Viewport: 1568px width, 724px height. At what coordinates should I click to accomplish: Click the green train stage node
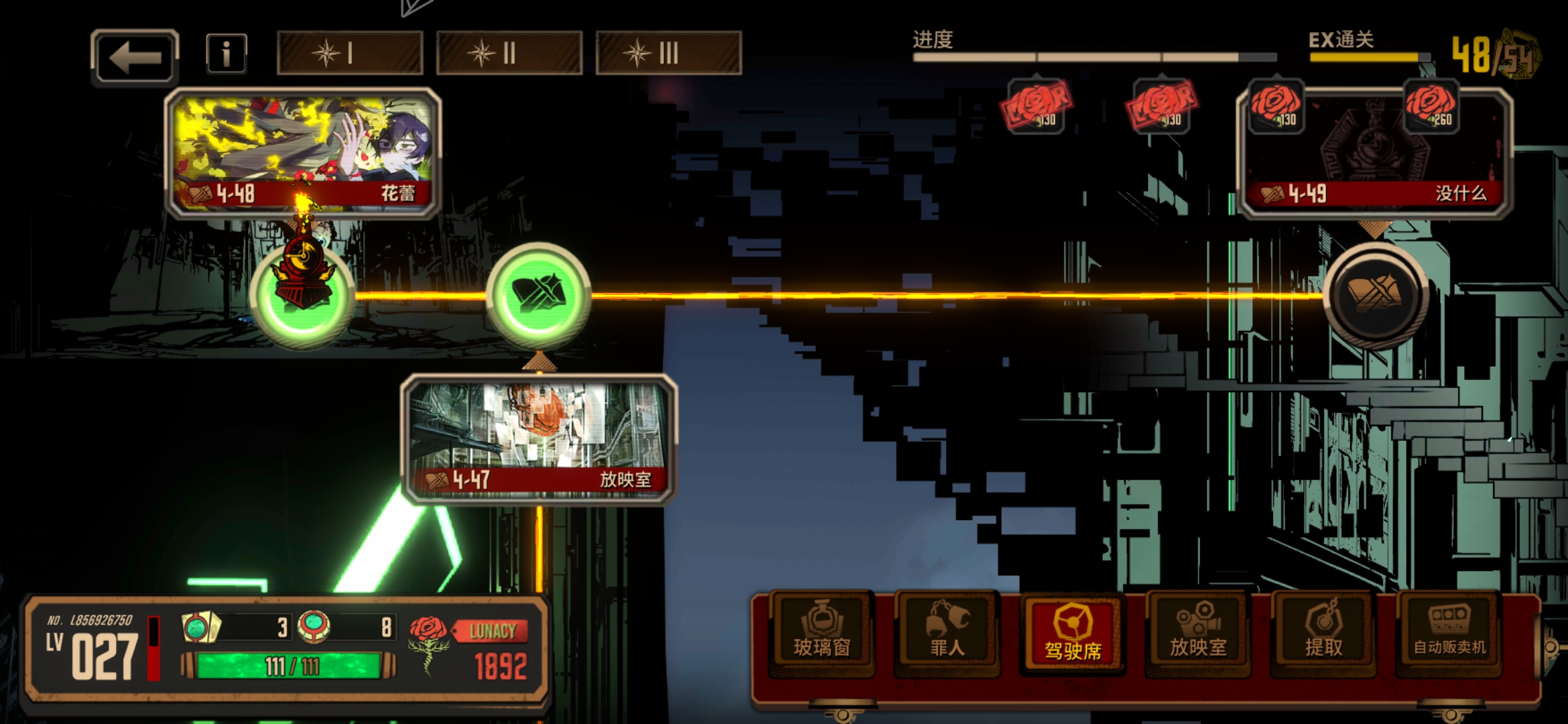pos(303,295)
